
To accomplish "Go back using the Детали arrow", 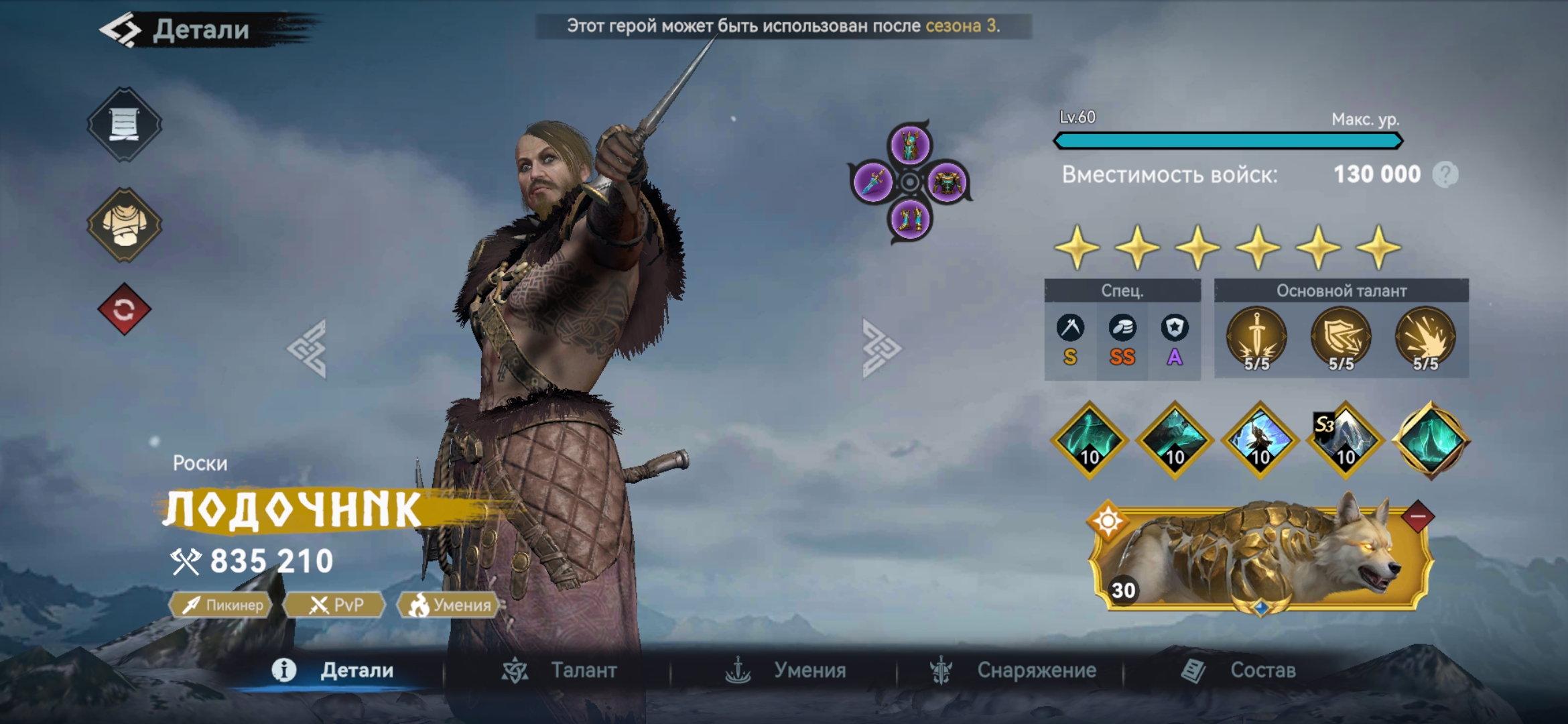I will click(121, 30).
